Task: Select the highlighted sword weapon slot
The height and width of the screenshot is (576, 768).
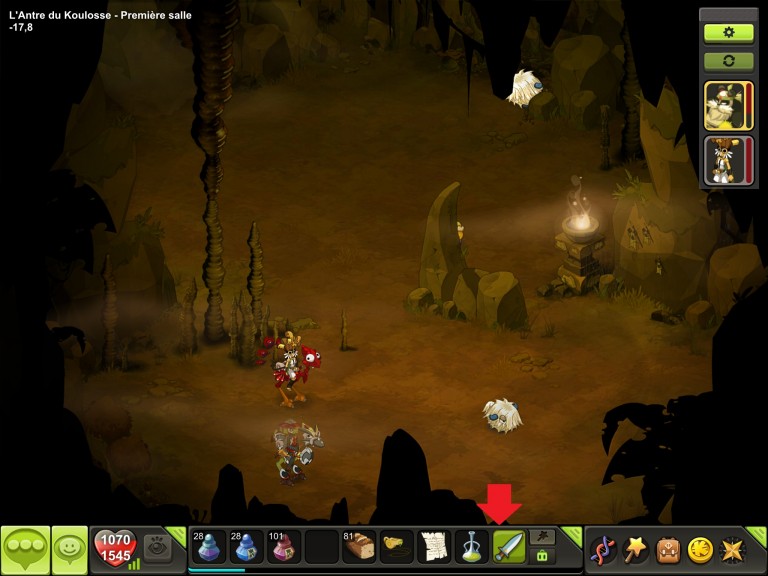Action: pyautogui.click(x=509, y=547)
